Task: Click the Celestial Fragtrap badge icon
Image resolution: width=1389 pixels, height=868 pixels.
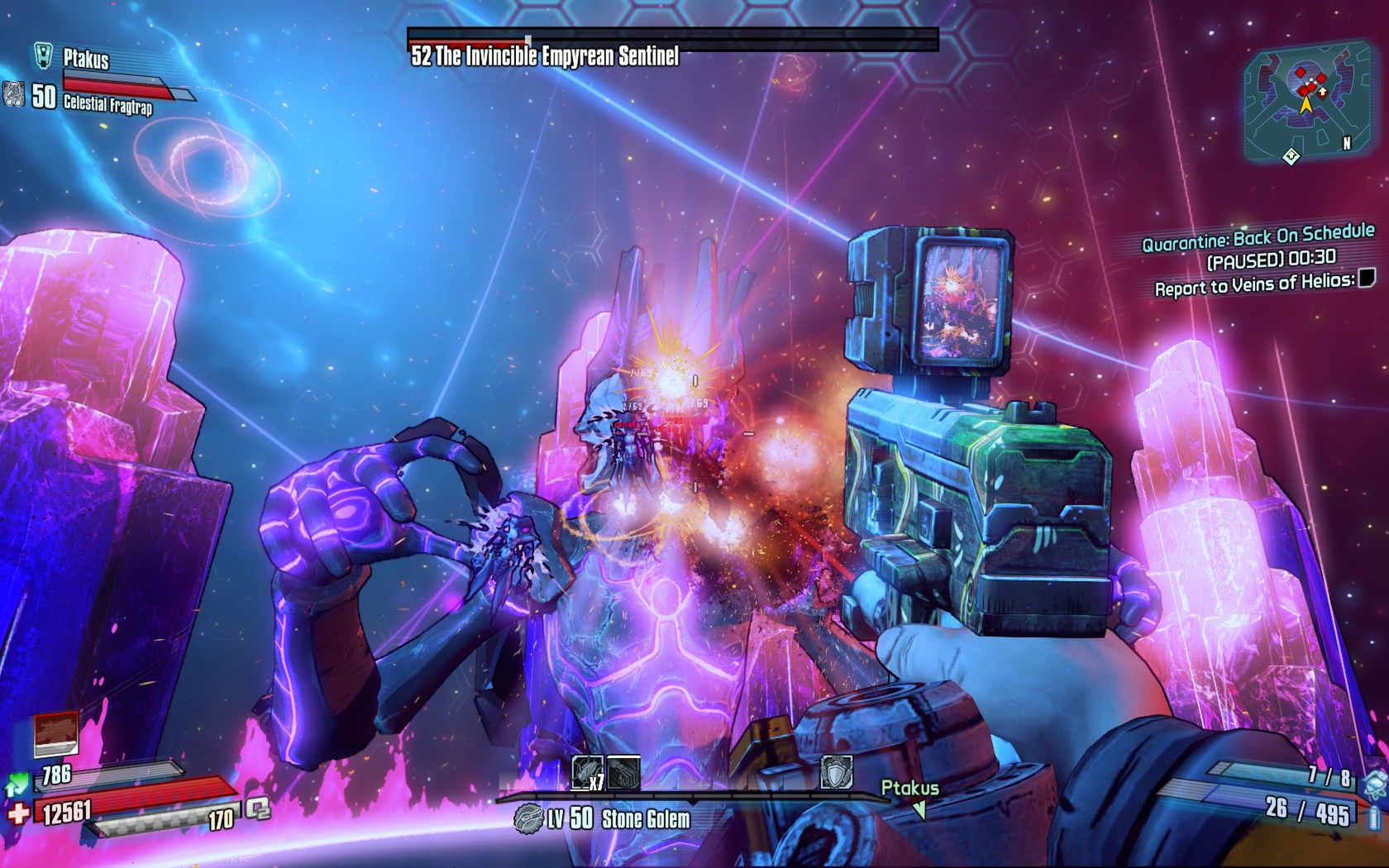Action: [x=12, y=95]
